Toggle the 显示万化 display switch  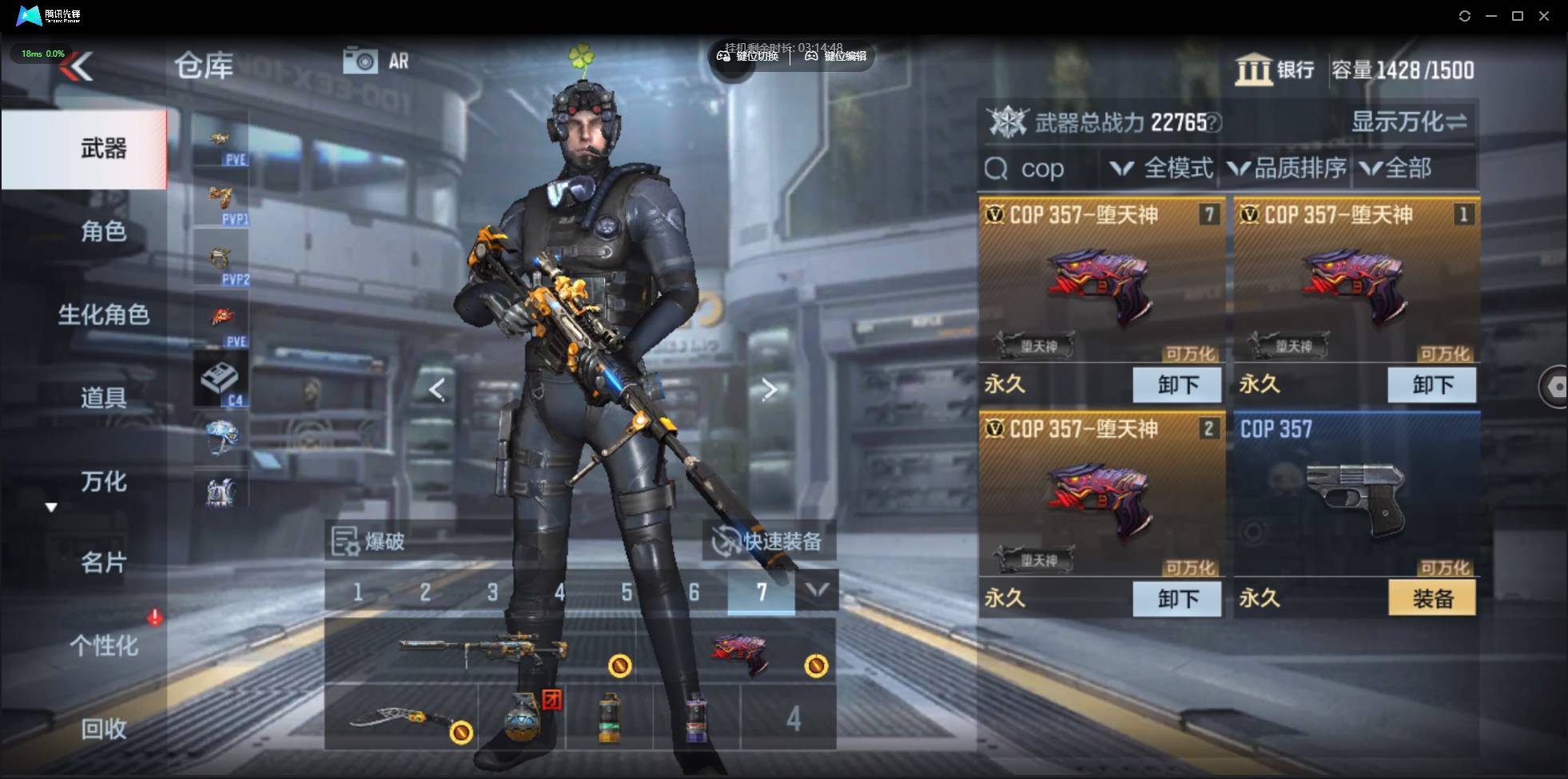point(1408,122)
